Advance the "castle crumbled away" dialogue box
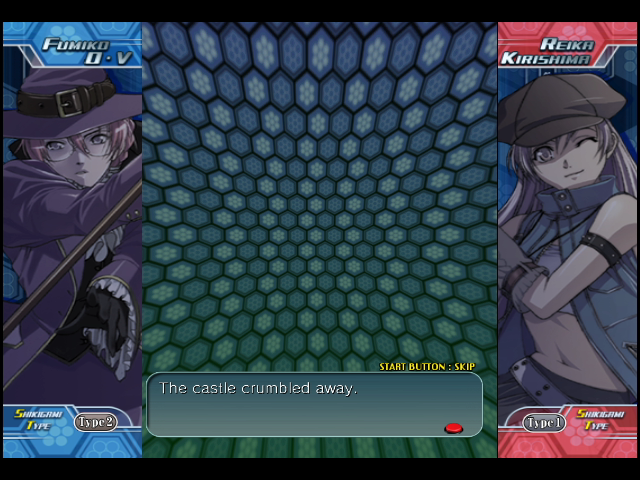 click(x=313, y=404)
